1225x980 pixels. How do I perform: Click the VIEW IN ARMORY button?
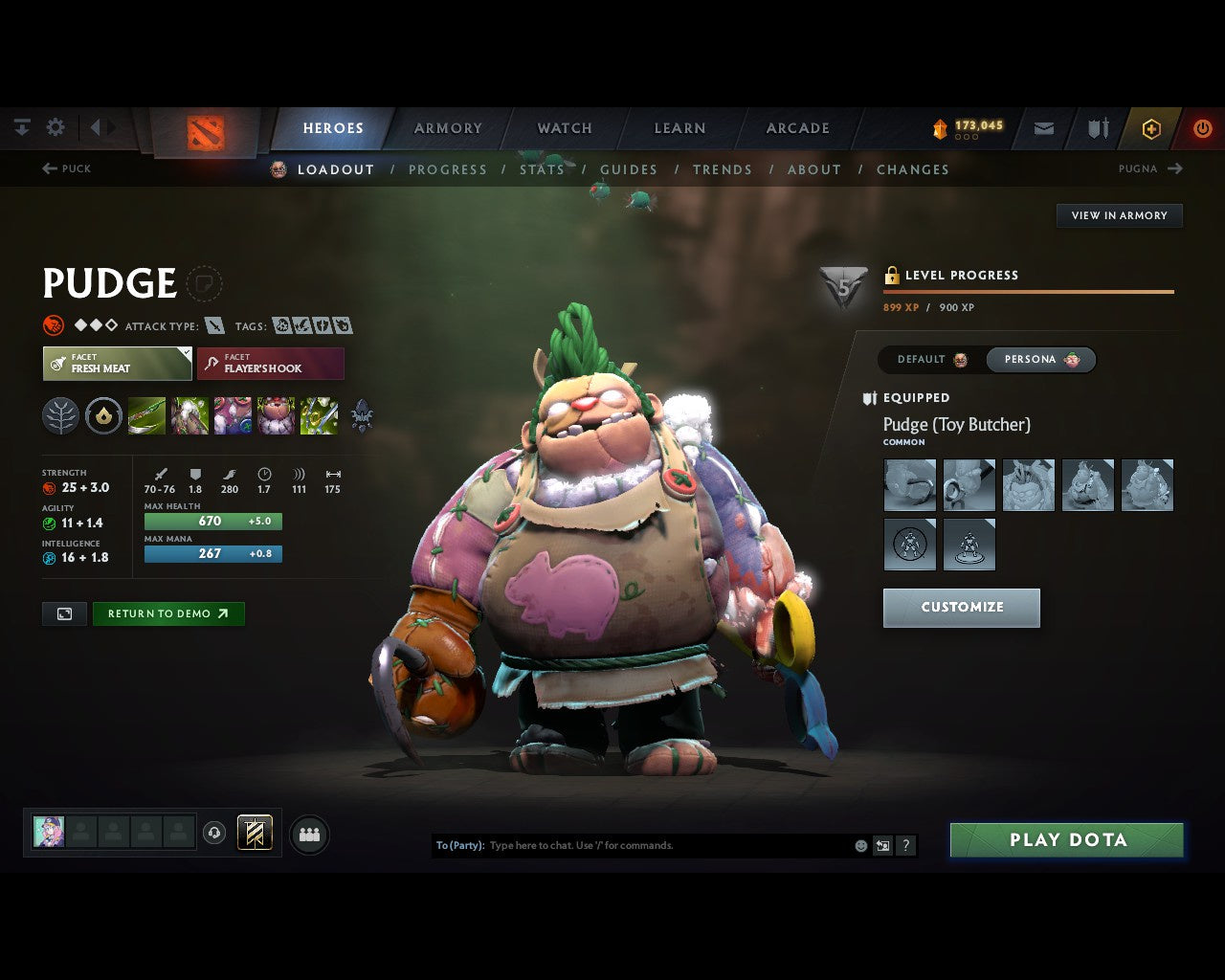pos(1119,215)
